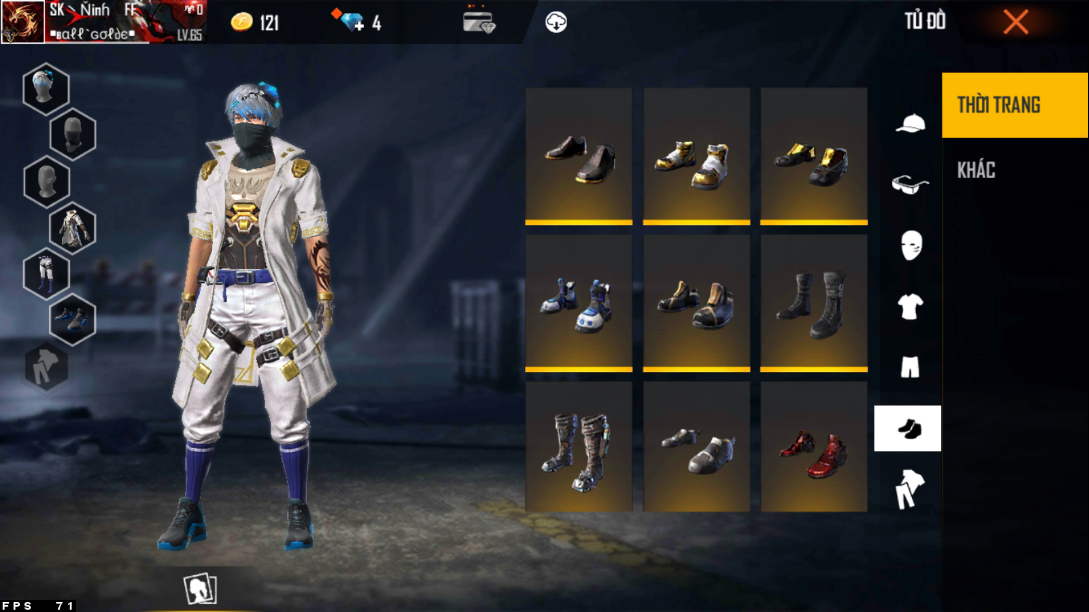This screenshot has width=1089, height=612.
Task: Select the shoes category icon
Action: [x=908, y=429]
